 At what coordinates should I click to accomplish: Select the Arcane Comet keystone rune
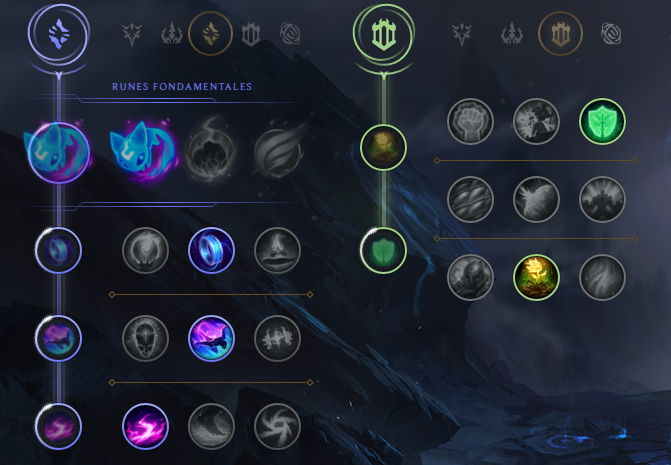[x=211, y=153]
